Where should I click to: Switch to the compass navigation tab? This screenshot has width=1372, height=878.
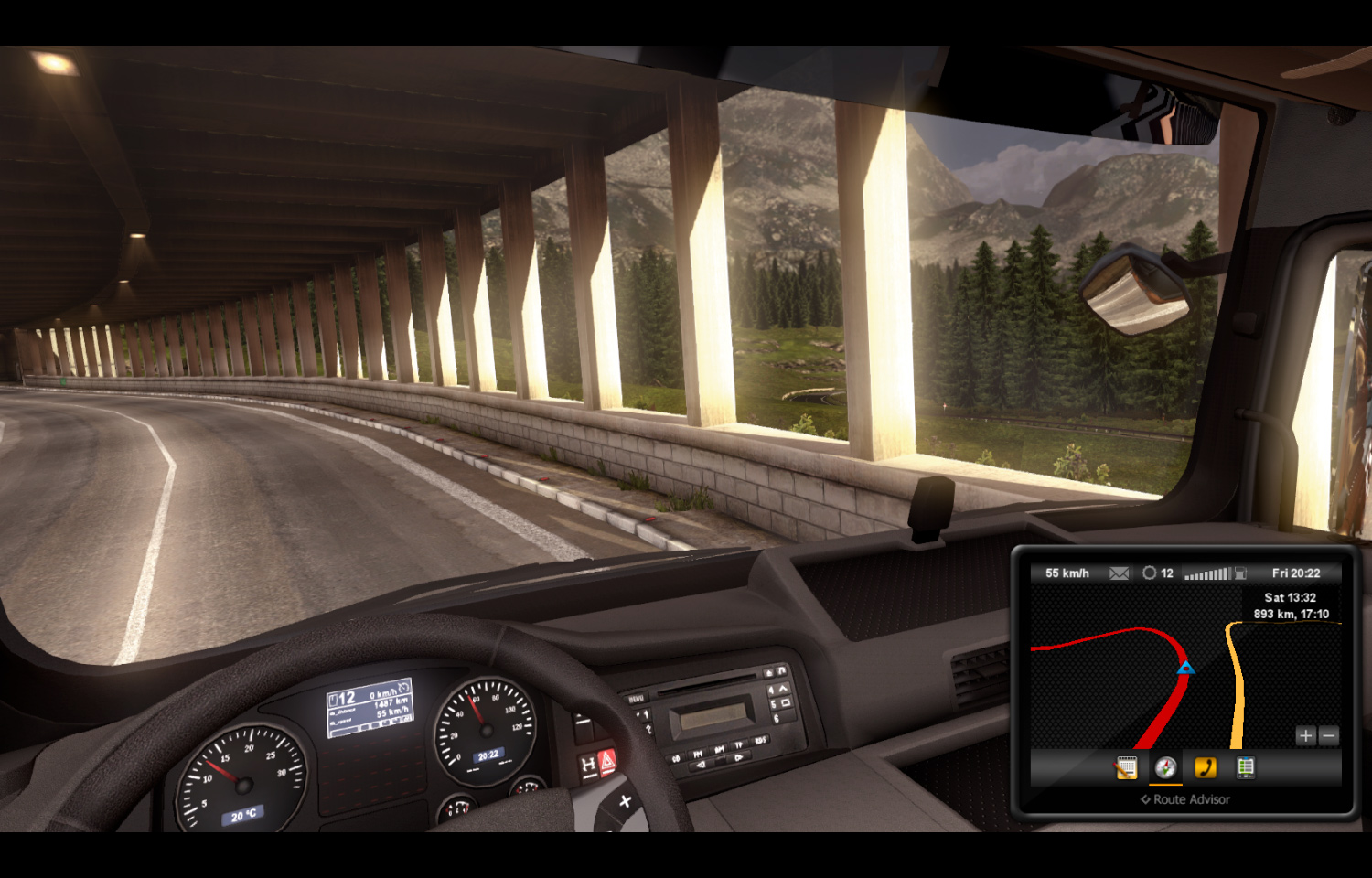1165,767
